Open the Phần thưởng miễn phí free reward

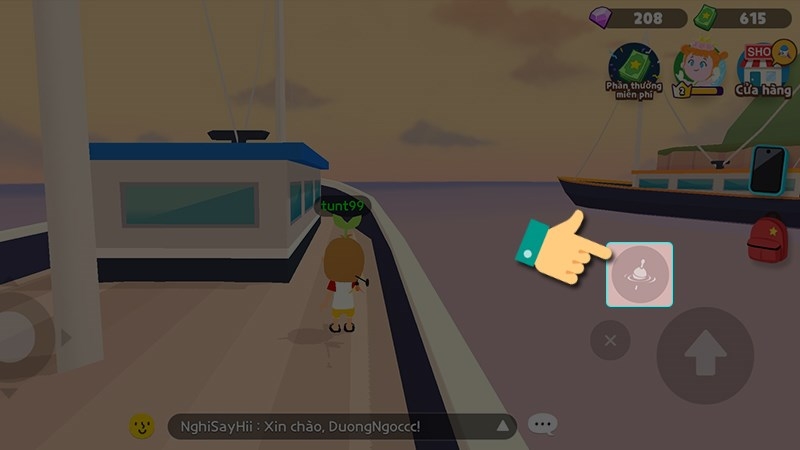tap(634, 68)
